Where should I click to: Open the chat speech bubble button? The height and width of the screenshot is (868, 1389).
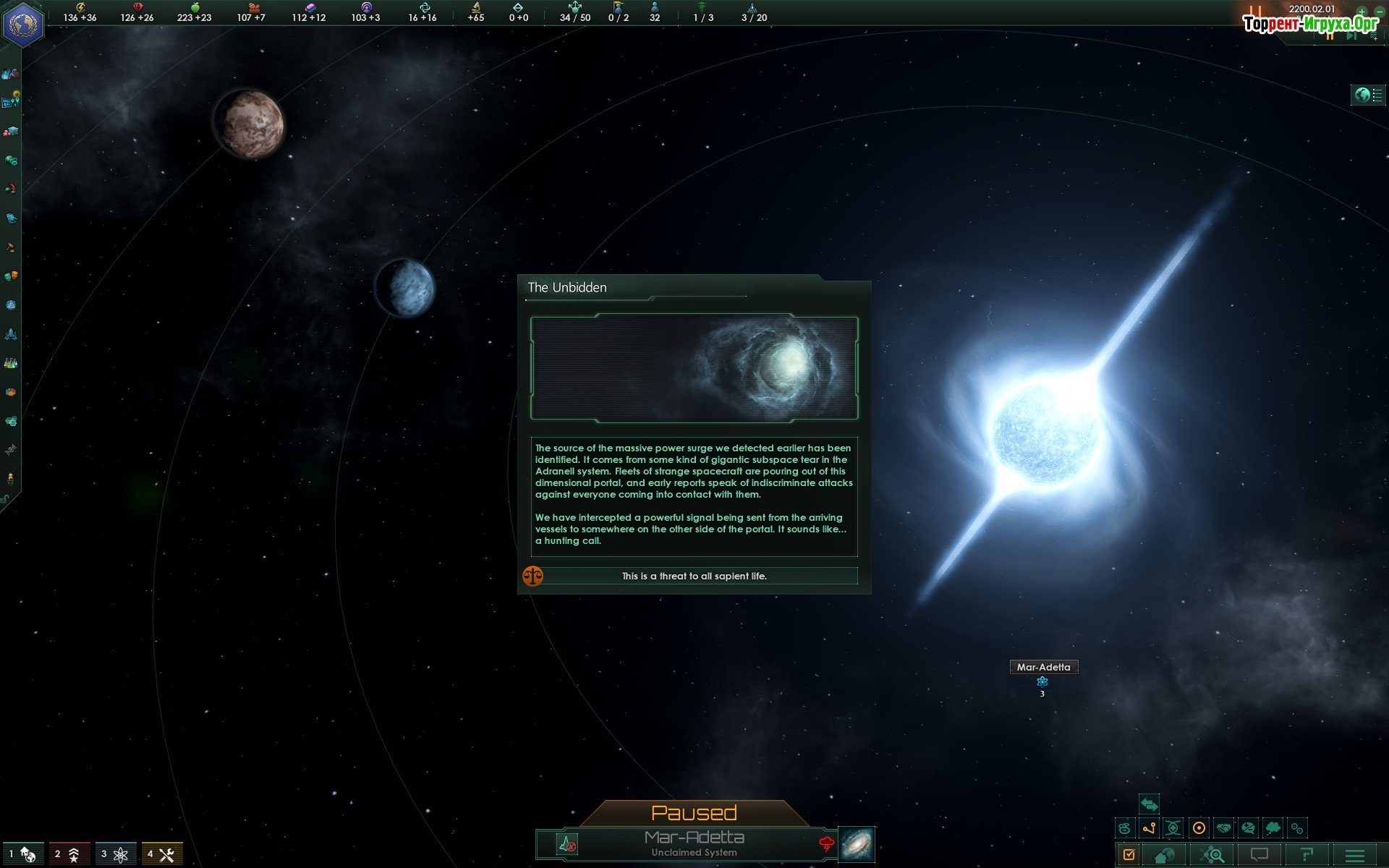tap(1260, 855)
